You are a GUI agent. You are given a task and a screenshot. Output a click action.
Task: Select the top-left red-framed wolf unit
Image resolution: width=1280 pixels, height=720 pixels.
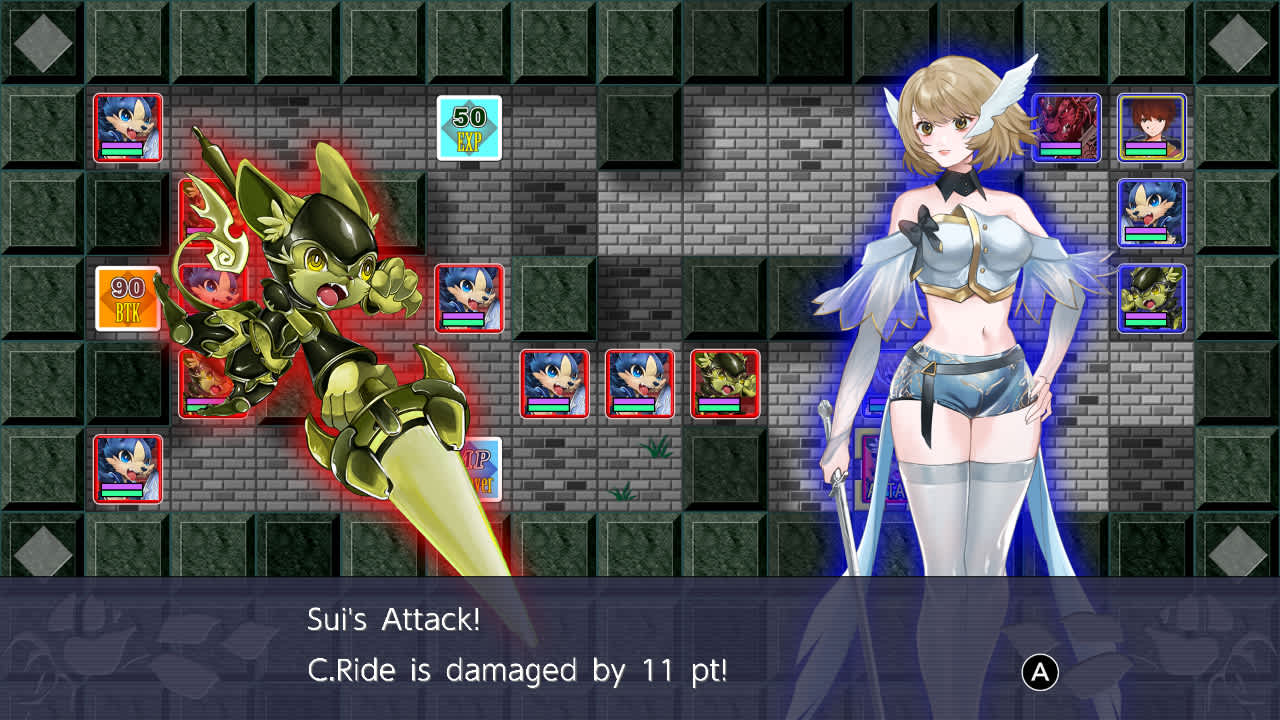(126, 128)
